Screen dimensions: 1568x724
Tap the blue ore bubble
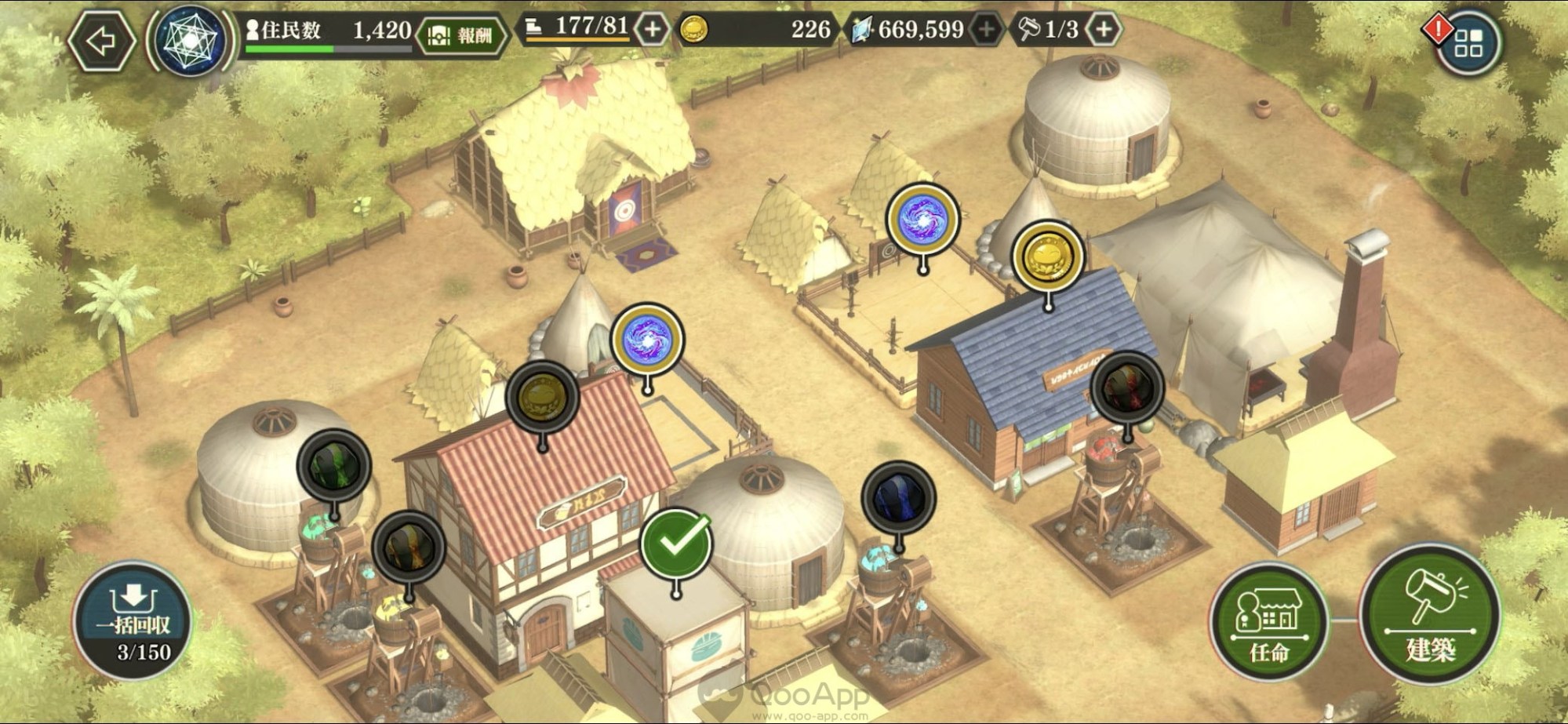(x=898, y=498)
